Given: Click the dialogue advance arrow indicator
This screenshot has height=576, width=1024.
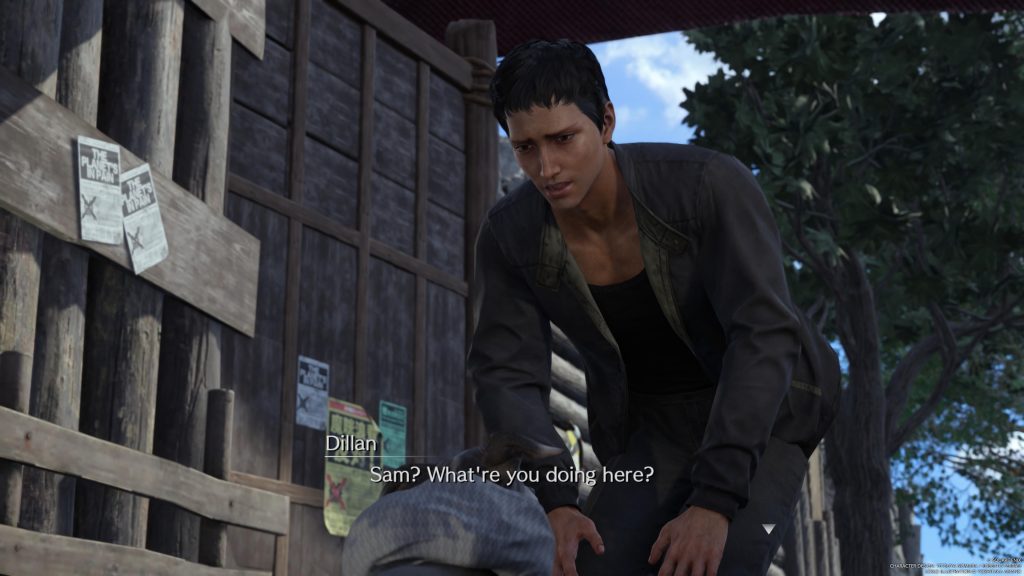Looking at the screenshot, I should pyautogui.click(x=768, y=529).
